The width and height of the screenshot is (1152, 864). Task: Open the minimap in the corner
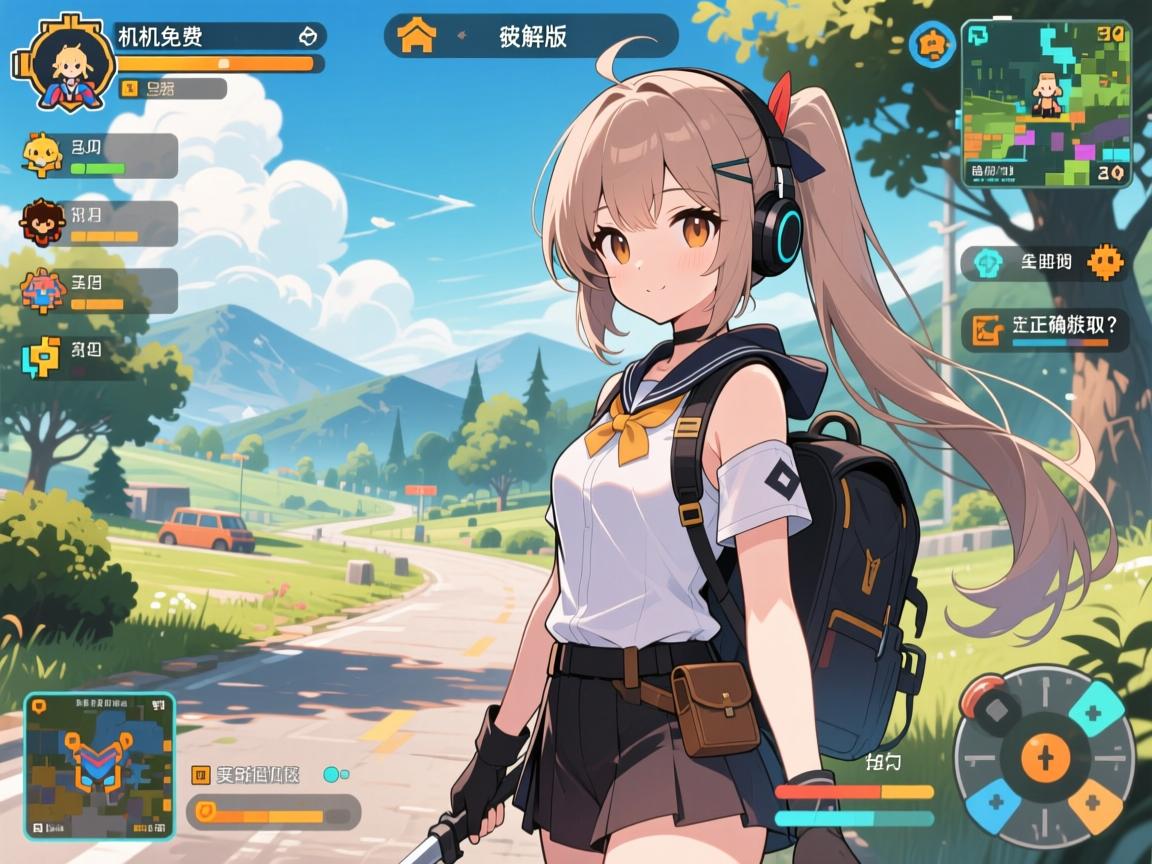(1046, 104)
